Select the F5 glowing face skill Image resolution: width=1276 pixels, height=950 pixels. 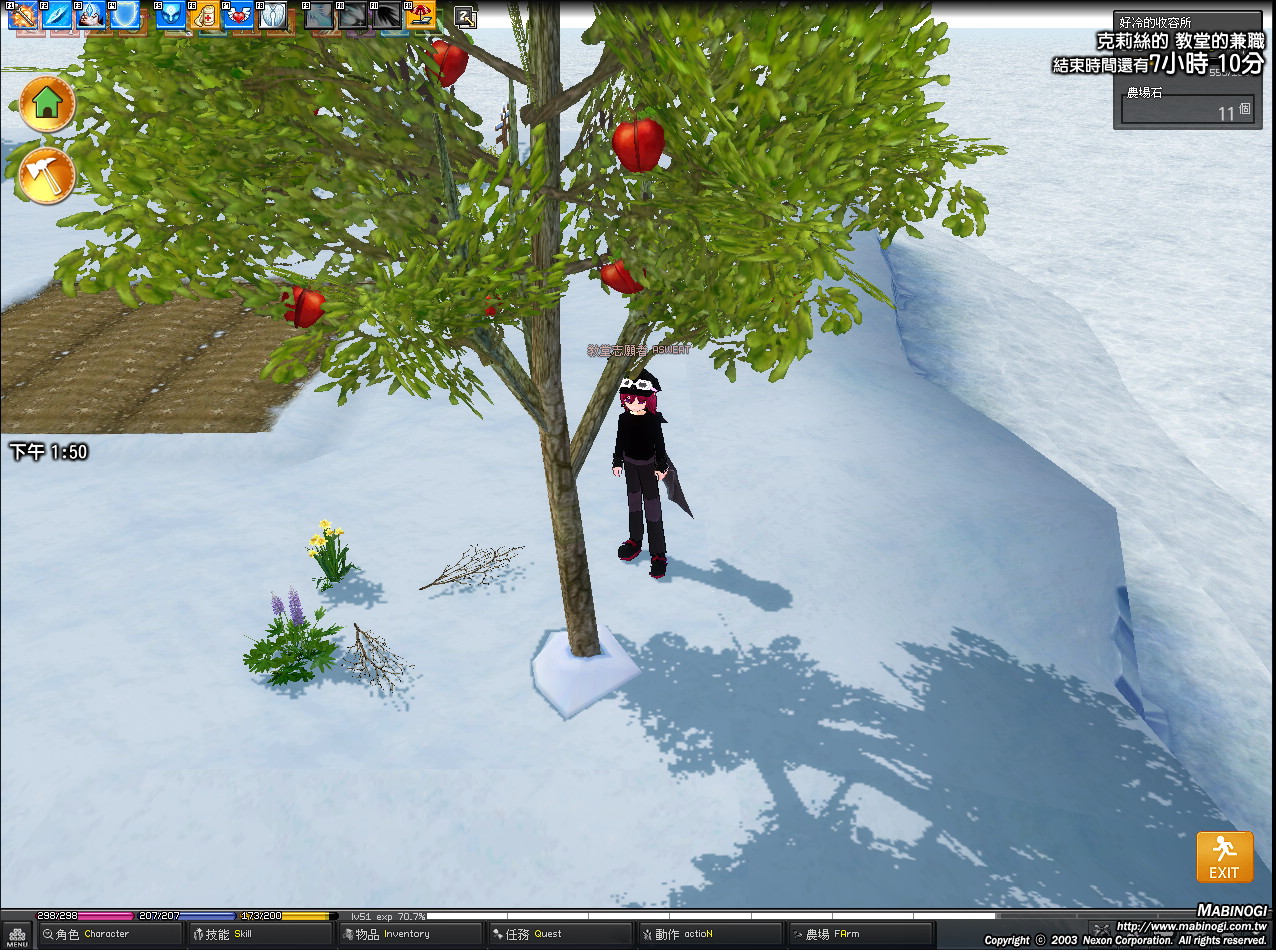(x=169, y=15)
